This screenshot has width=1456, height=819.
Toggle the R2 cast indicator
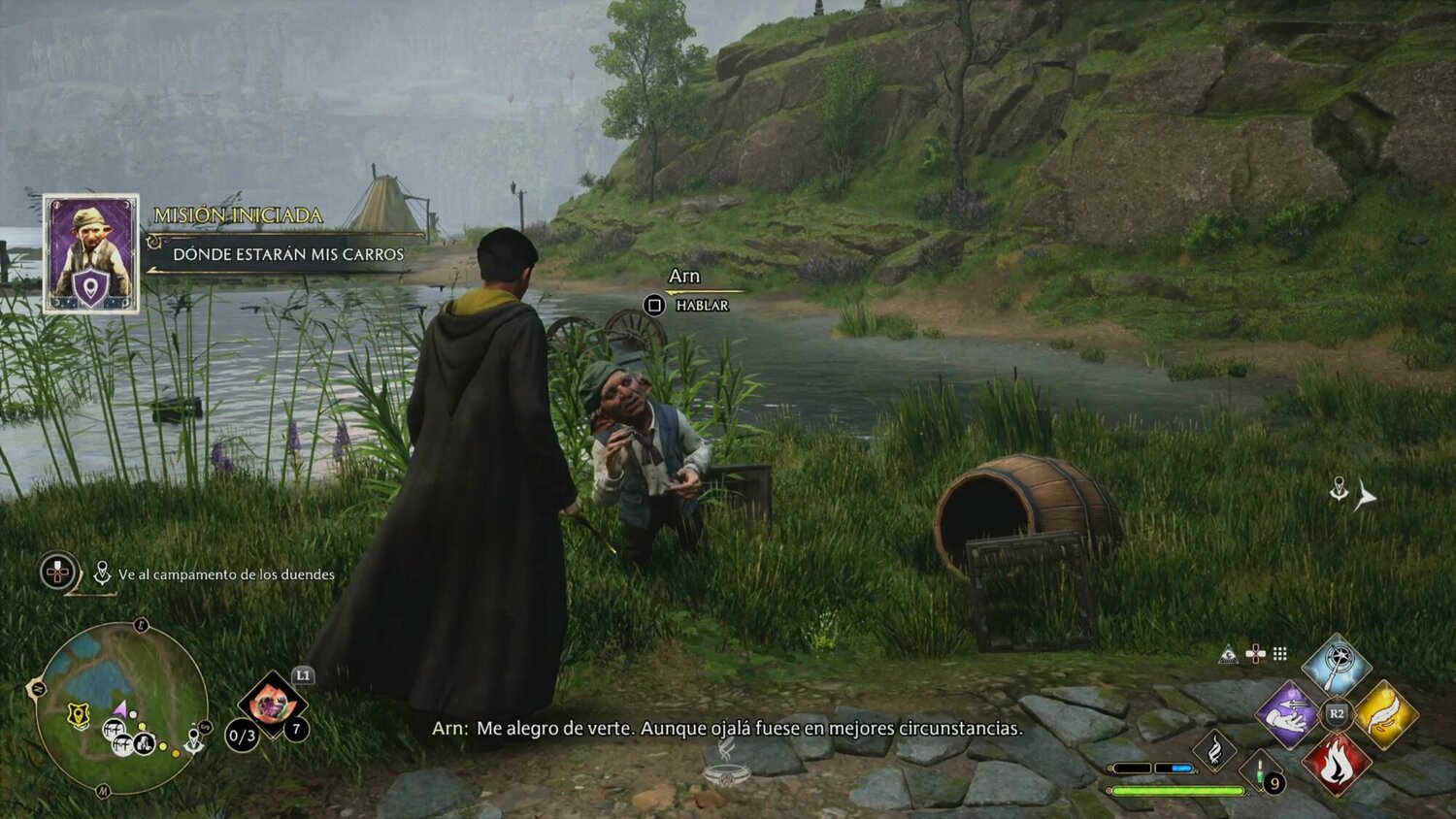pos(1337,712)
